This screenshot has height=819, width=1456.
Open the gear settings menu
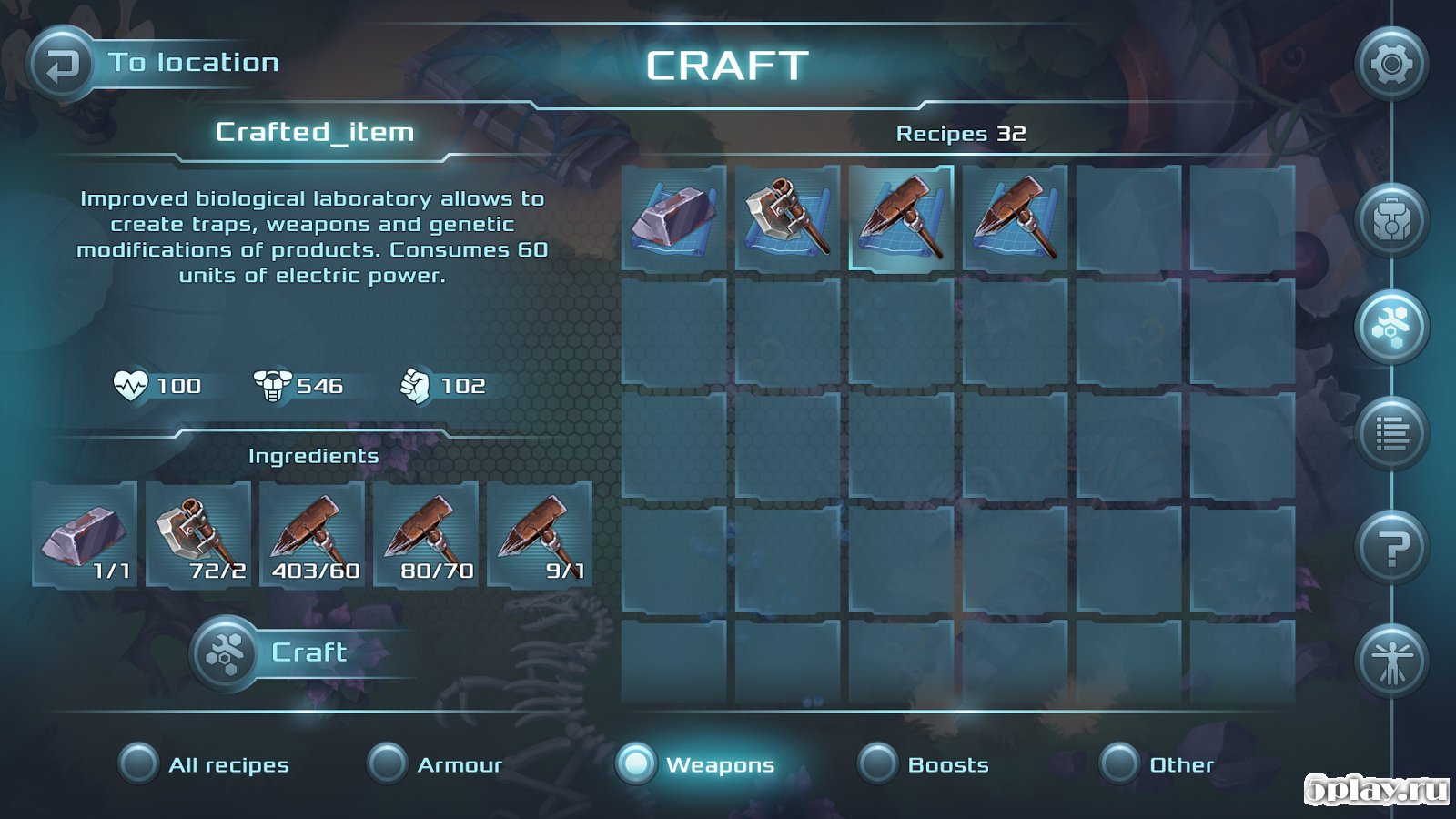tap(1391, 65)
